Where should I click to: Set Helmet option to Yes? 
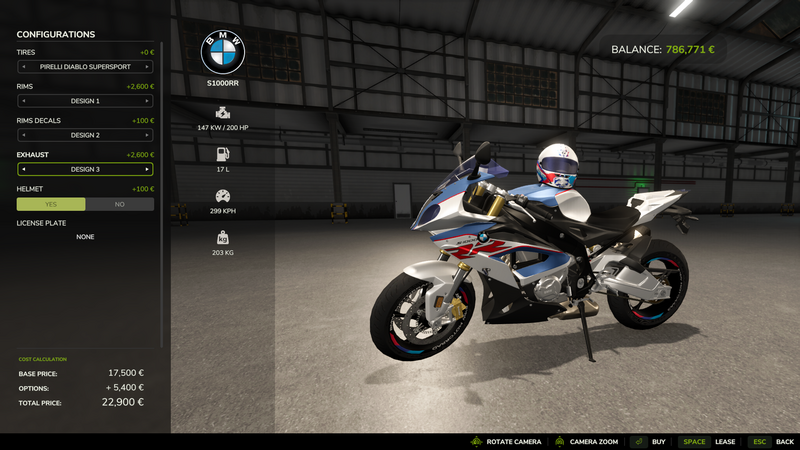pyautogui.click(x=51, y=204)
